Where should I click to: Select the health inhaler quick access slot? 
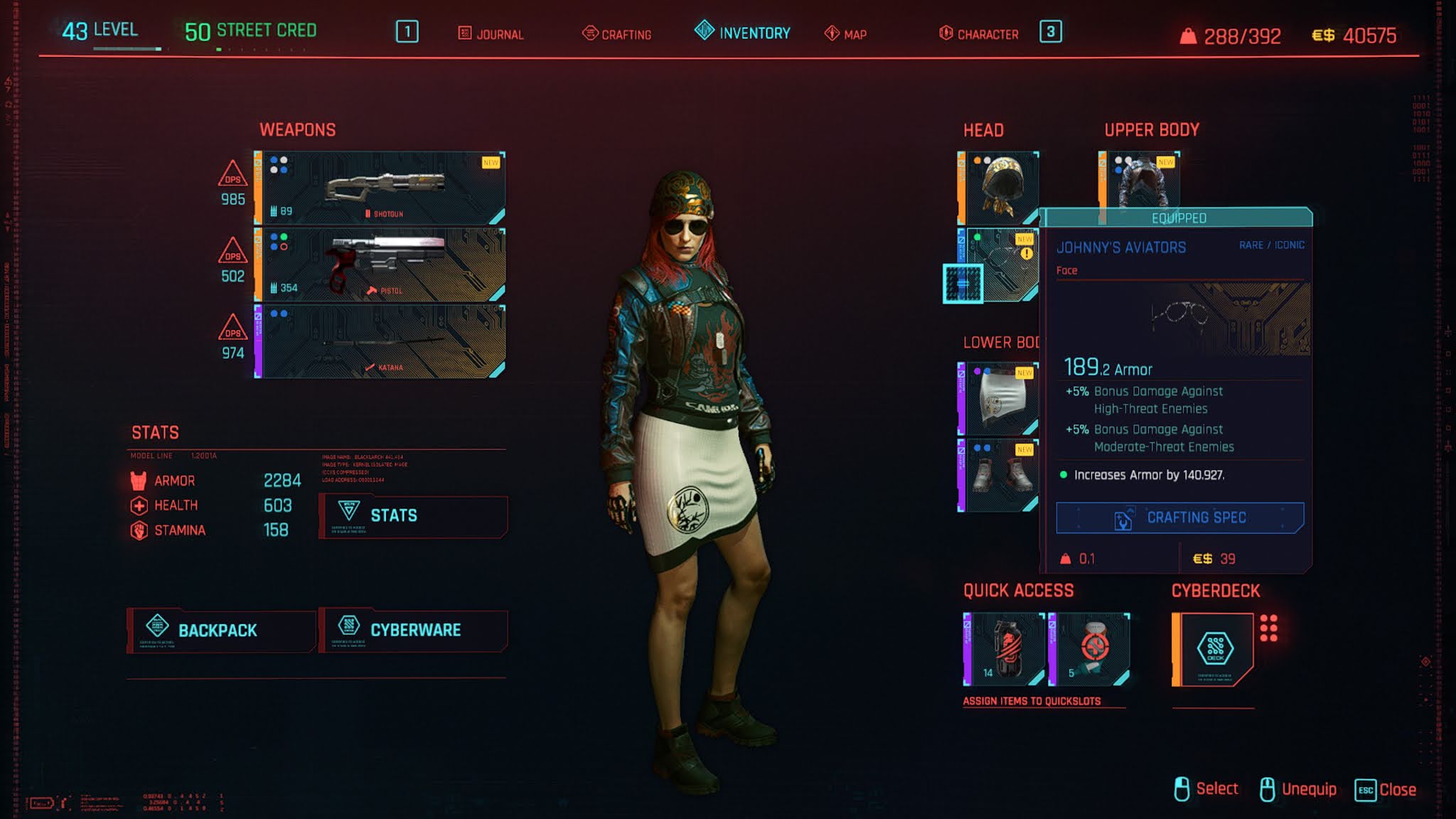pyautogui.click(x=1089, y=649)
